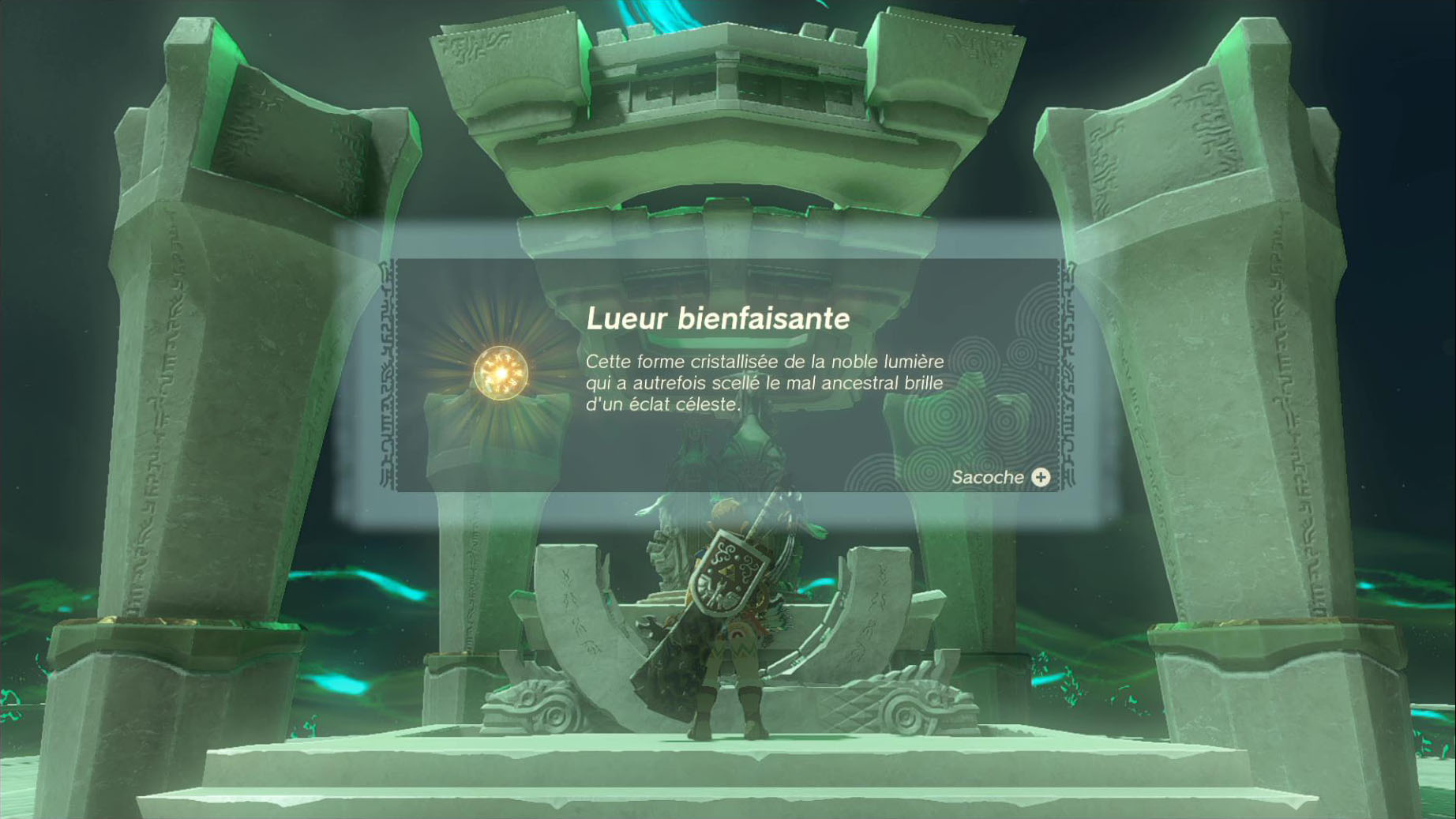Select the Lueur bienfaisante glowing orb icon

tap(501, 372)
